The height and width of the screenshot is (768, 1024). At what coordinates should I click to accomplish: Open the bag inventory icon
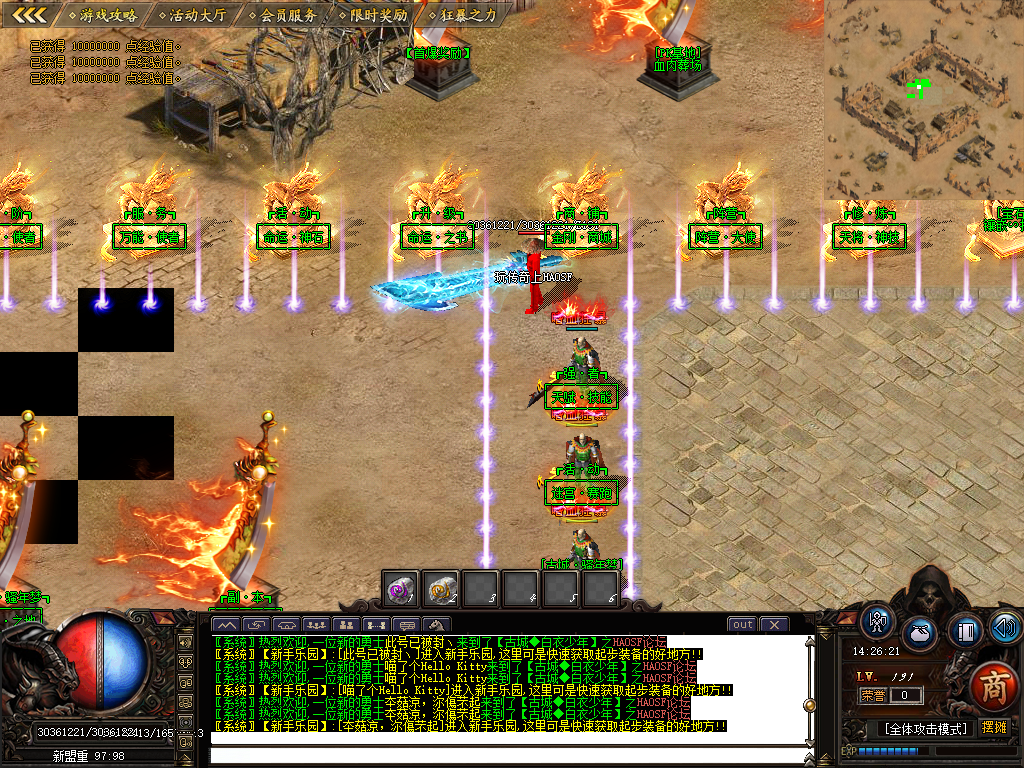[920, 634]
